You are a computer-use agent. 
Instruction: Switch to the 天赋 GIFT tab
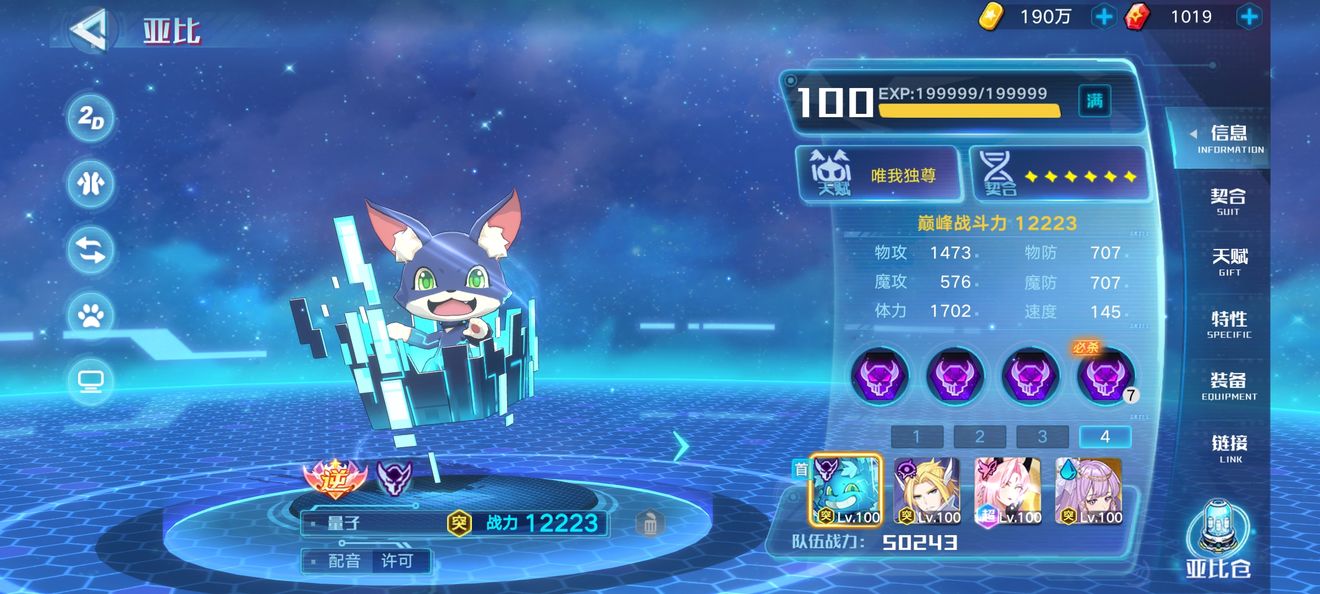[1228, 262]
